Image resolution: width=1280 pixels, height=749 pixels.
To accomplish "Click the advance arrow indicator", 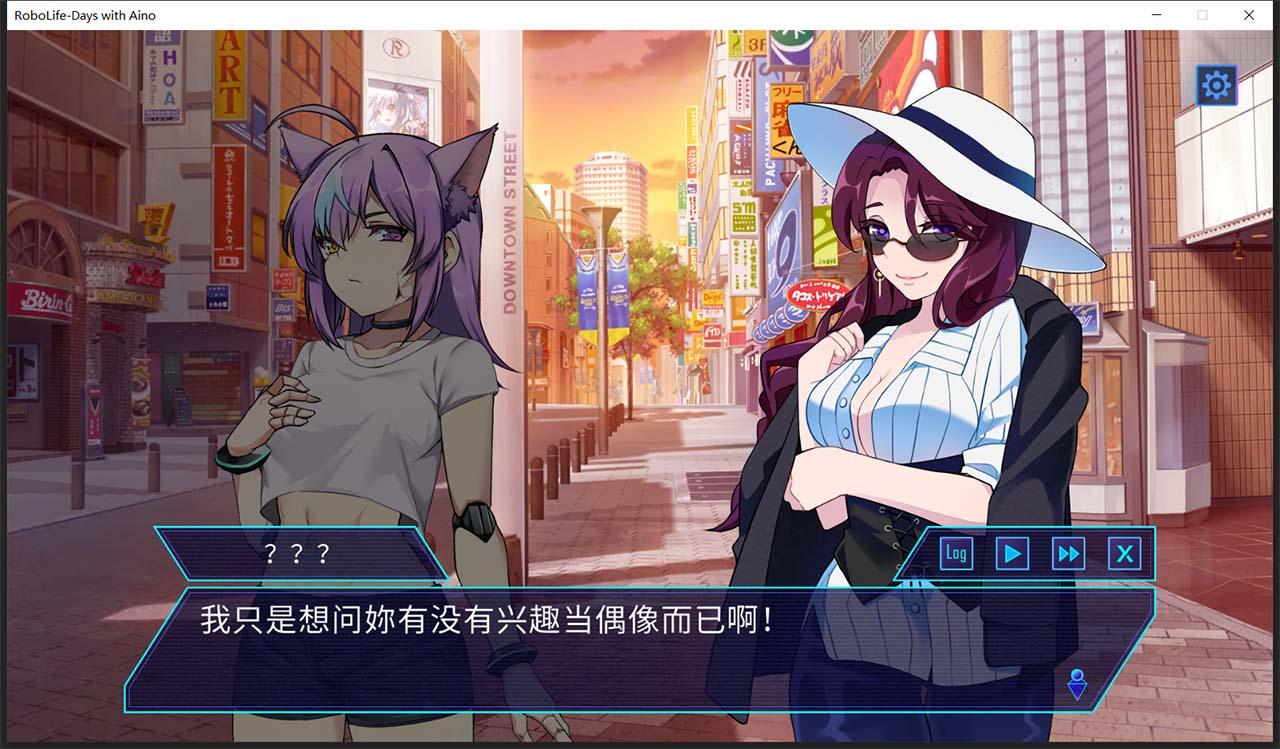I will coord(1077,683).
